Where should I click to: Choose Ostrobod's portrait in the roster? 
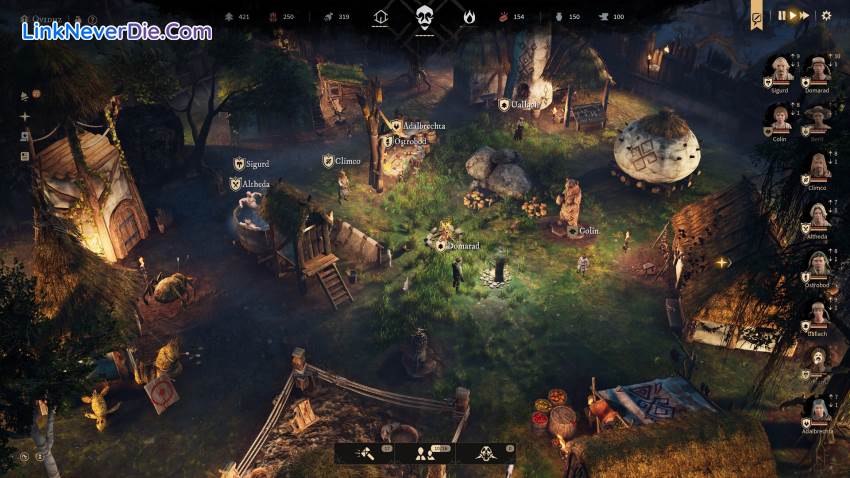tap(819, 265)
